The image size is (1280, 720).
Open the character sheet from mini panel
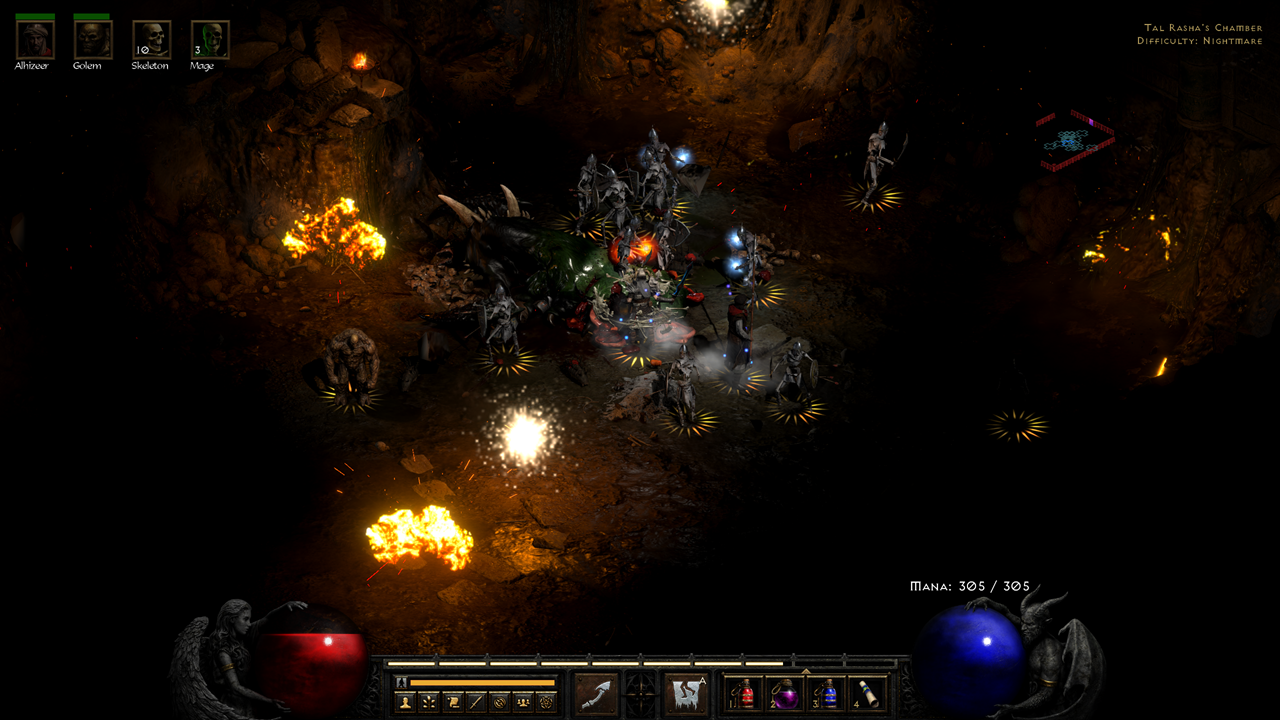405,702
